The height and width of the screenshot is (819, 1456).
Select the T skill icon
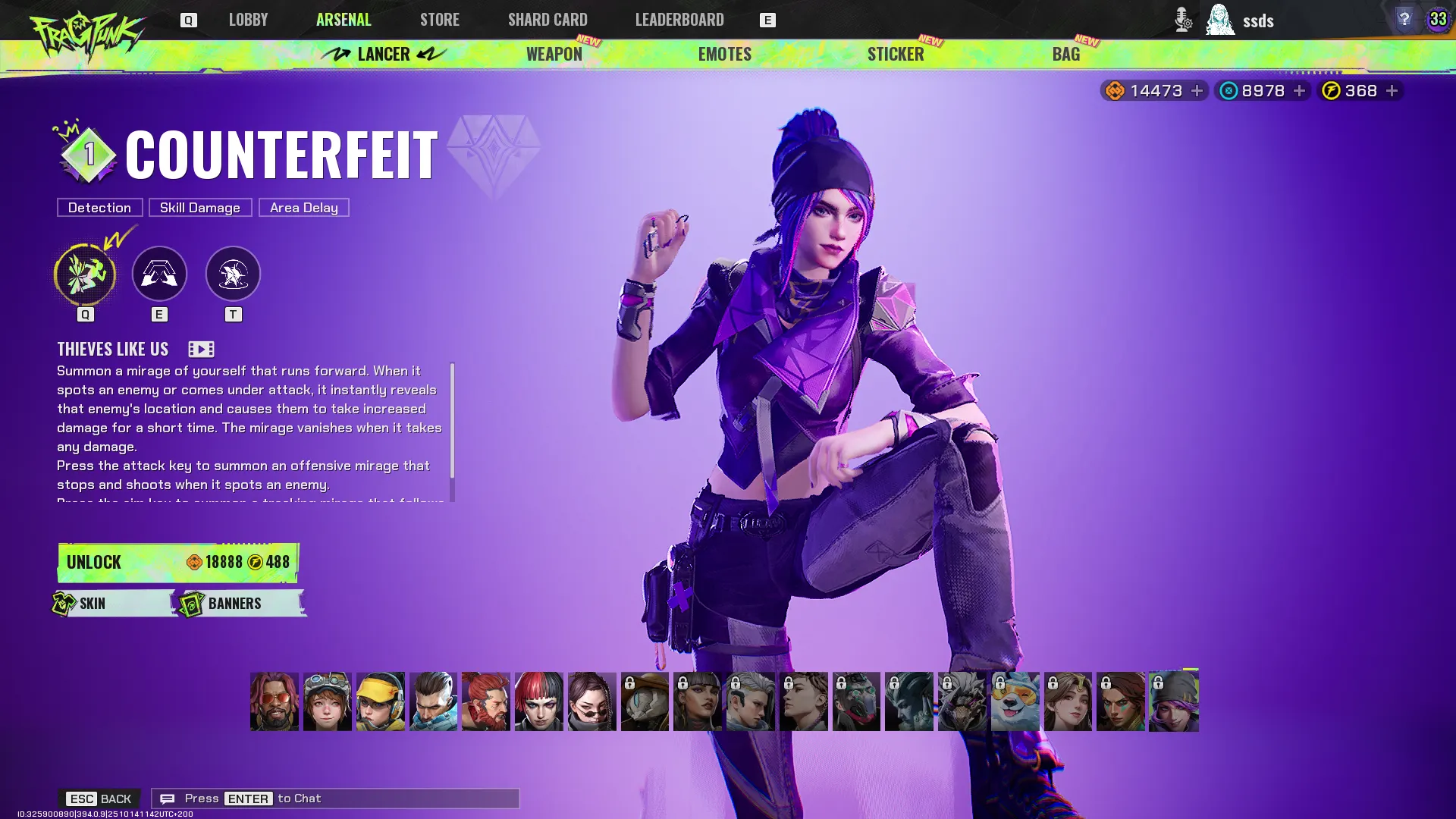pyautogui.click(x=233, y=274)
